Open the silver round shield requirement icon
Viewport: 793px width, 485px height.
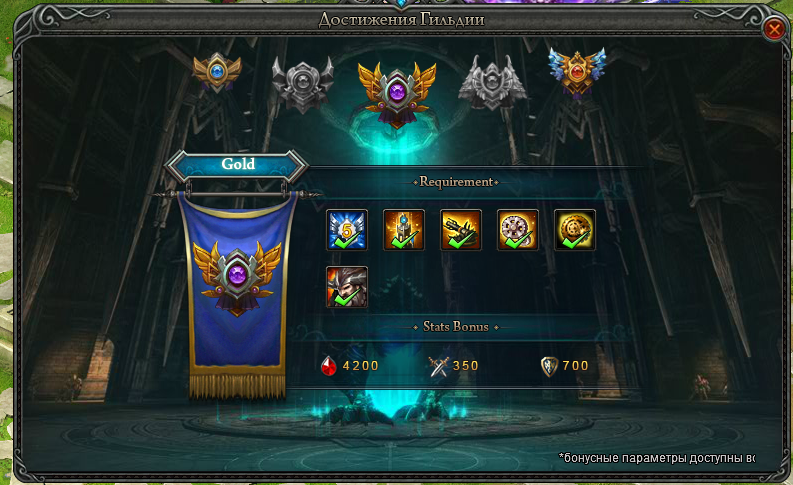click(518, 230)
